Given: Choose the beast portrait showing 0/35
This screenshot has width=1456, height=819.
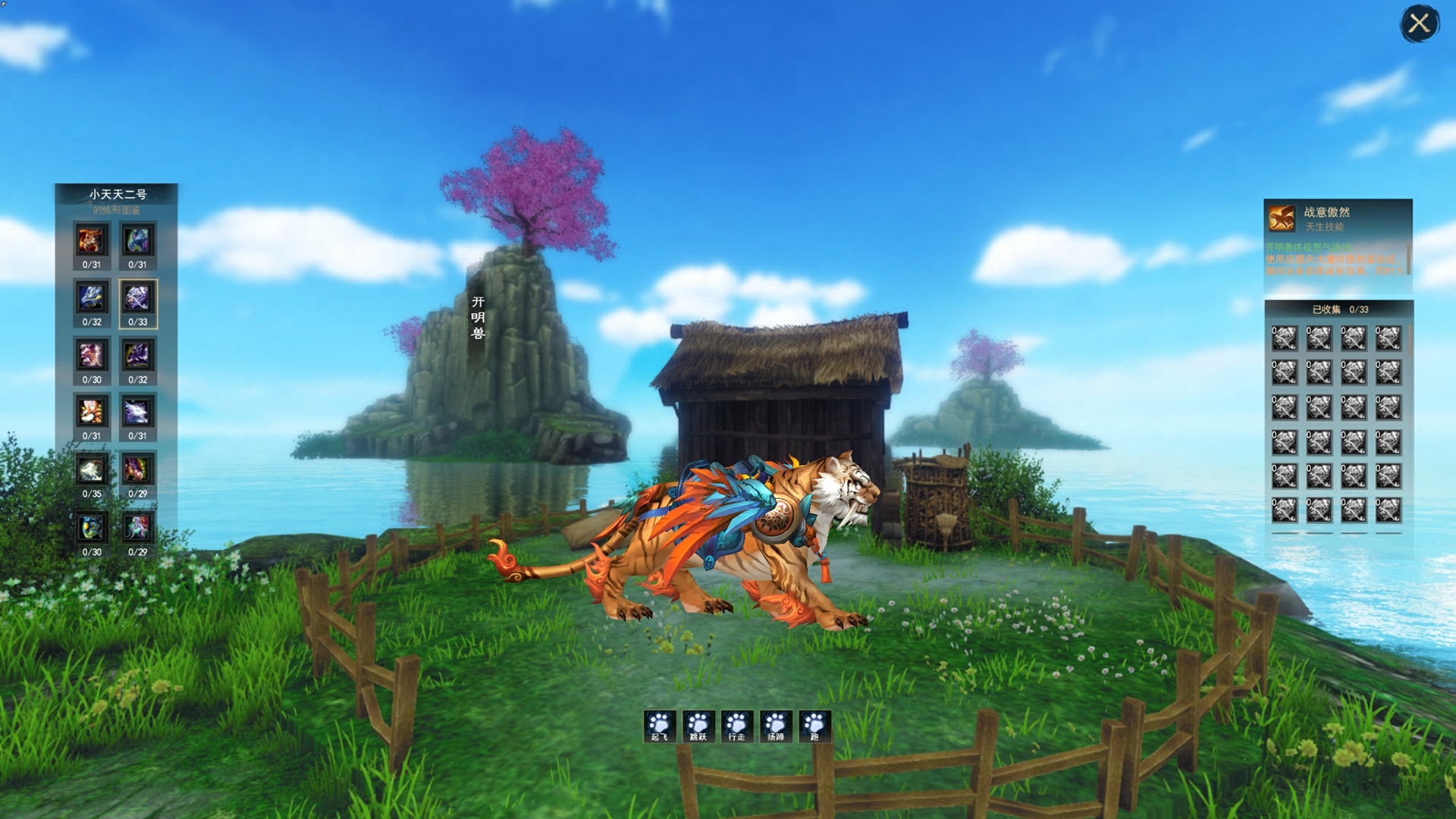Looking at the screenshot, I should point(91,471).
